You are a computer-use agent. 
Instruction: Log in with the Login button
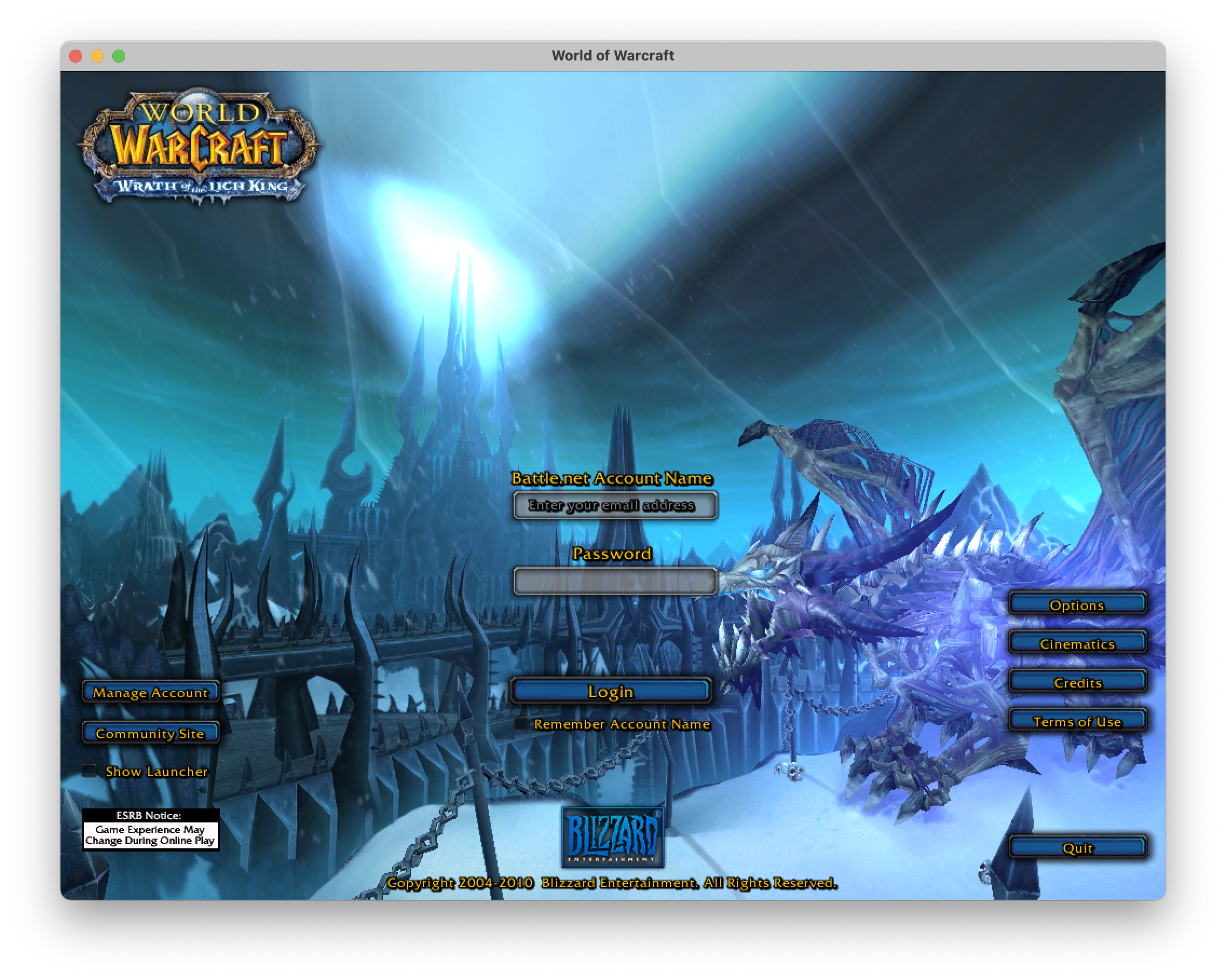point(611,691)
